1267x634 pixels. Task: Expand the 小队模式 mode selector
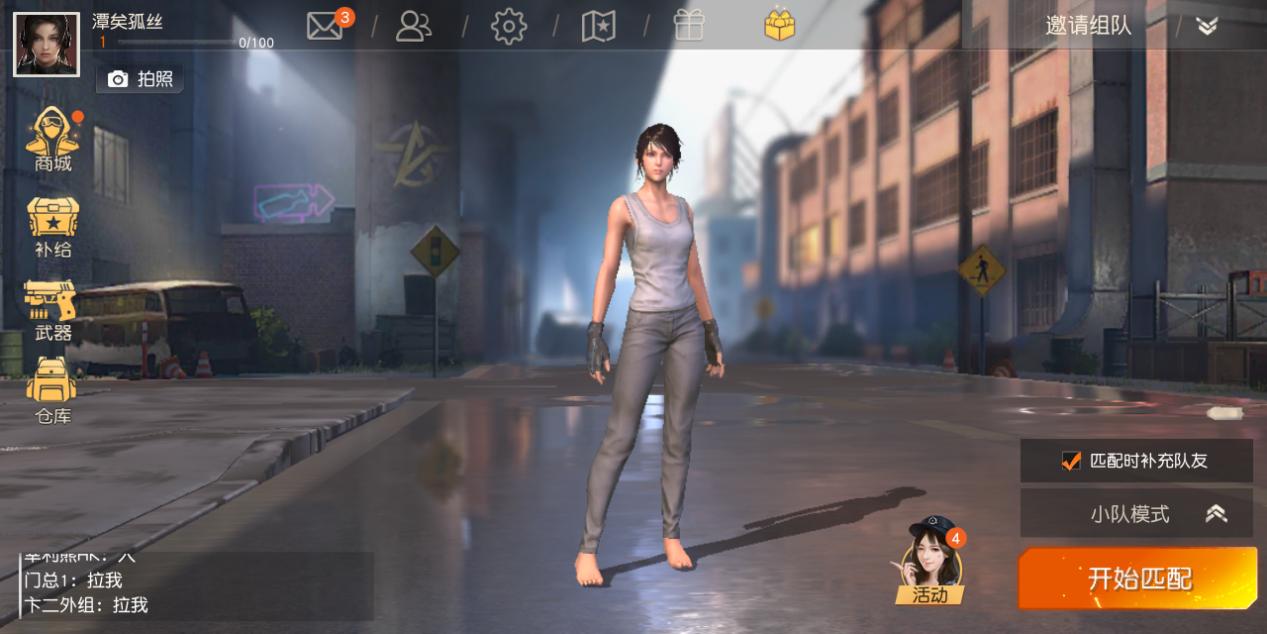coord(1136,514)
